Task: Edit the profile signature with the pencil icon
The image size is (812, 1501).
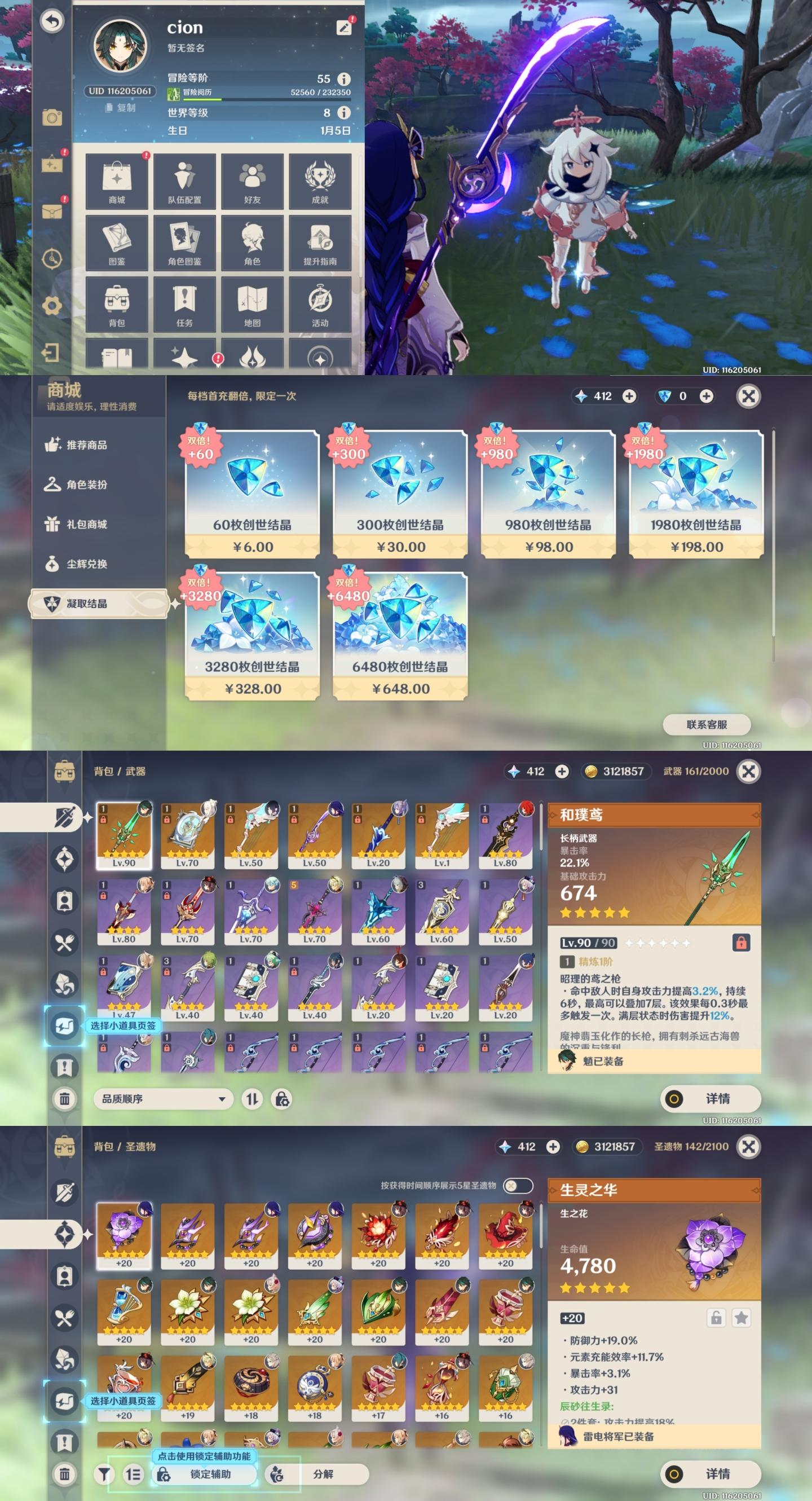Action: [x=343, y=28]
